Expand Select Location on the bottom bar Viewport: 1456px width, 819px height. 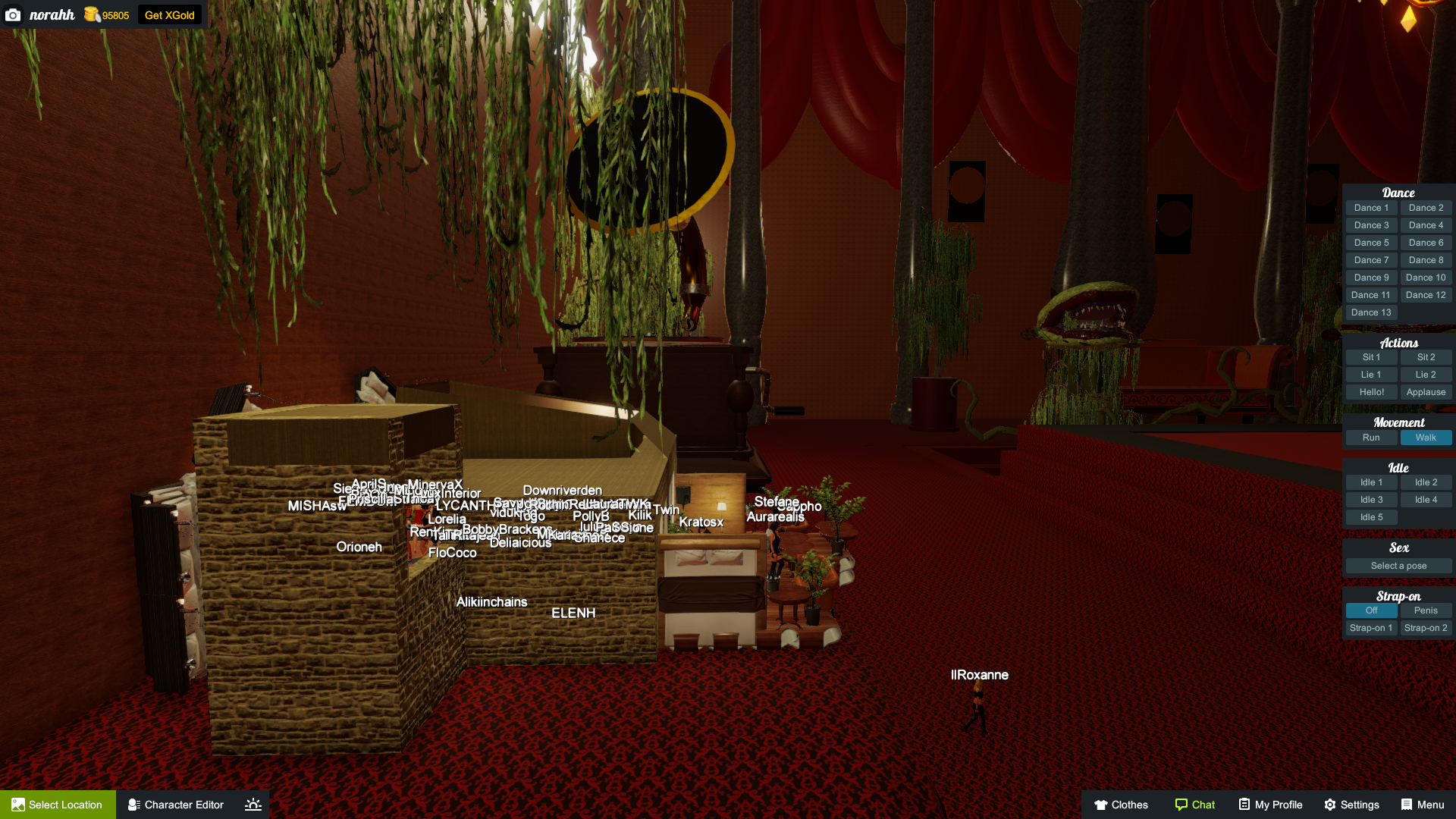point(57,805)
